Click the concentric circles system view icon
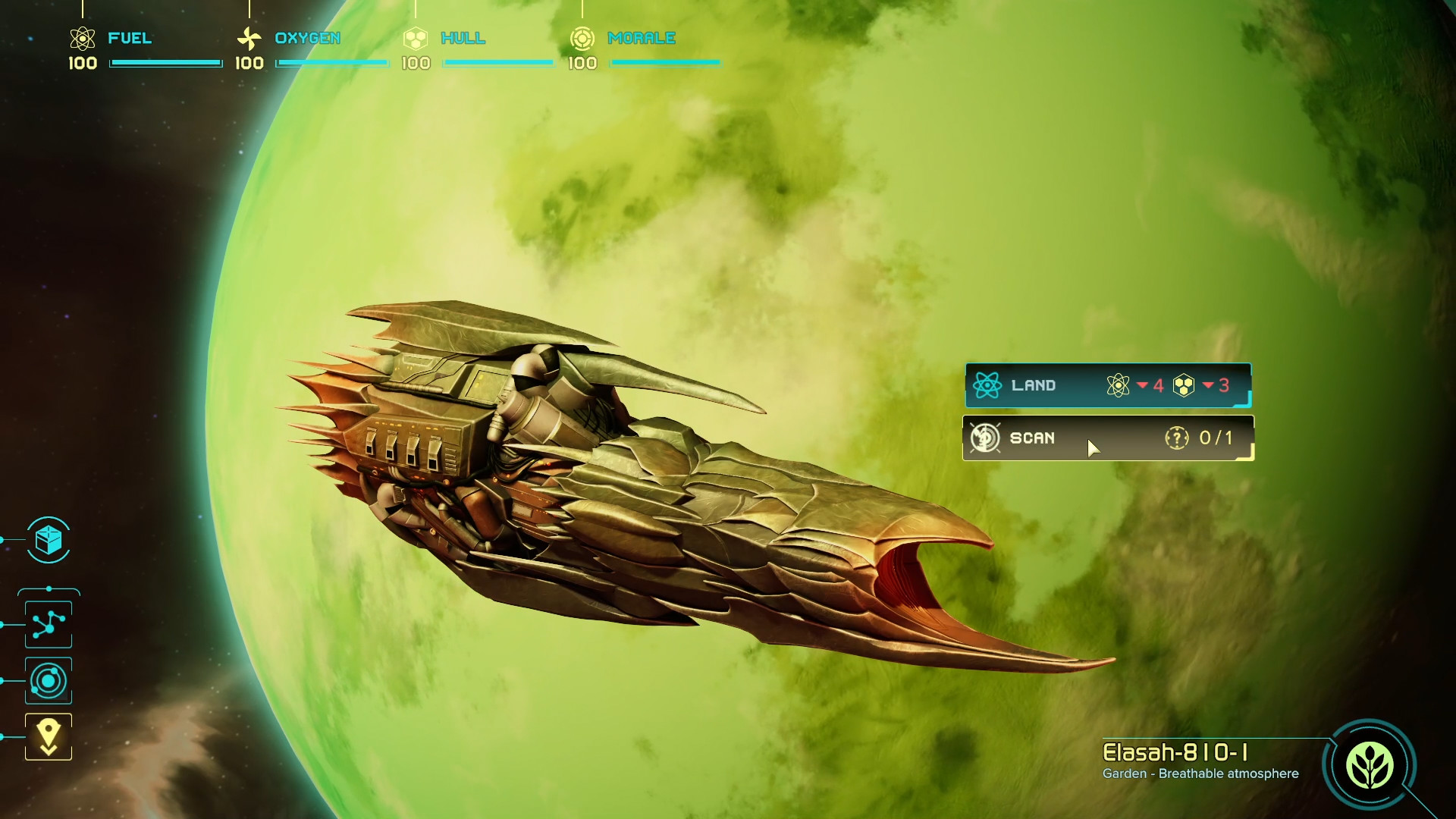The width and height of the screenshot is (1456, 819). (x=49, y=681)
